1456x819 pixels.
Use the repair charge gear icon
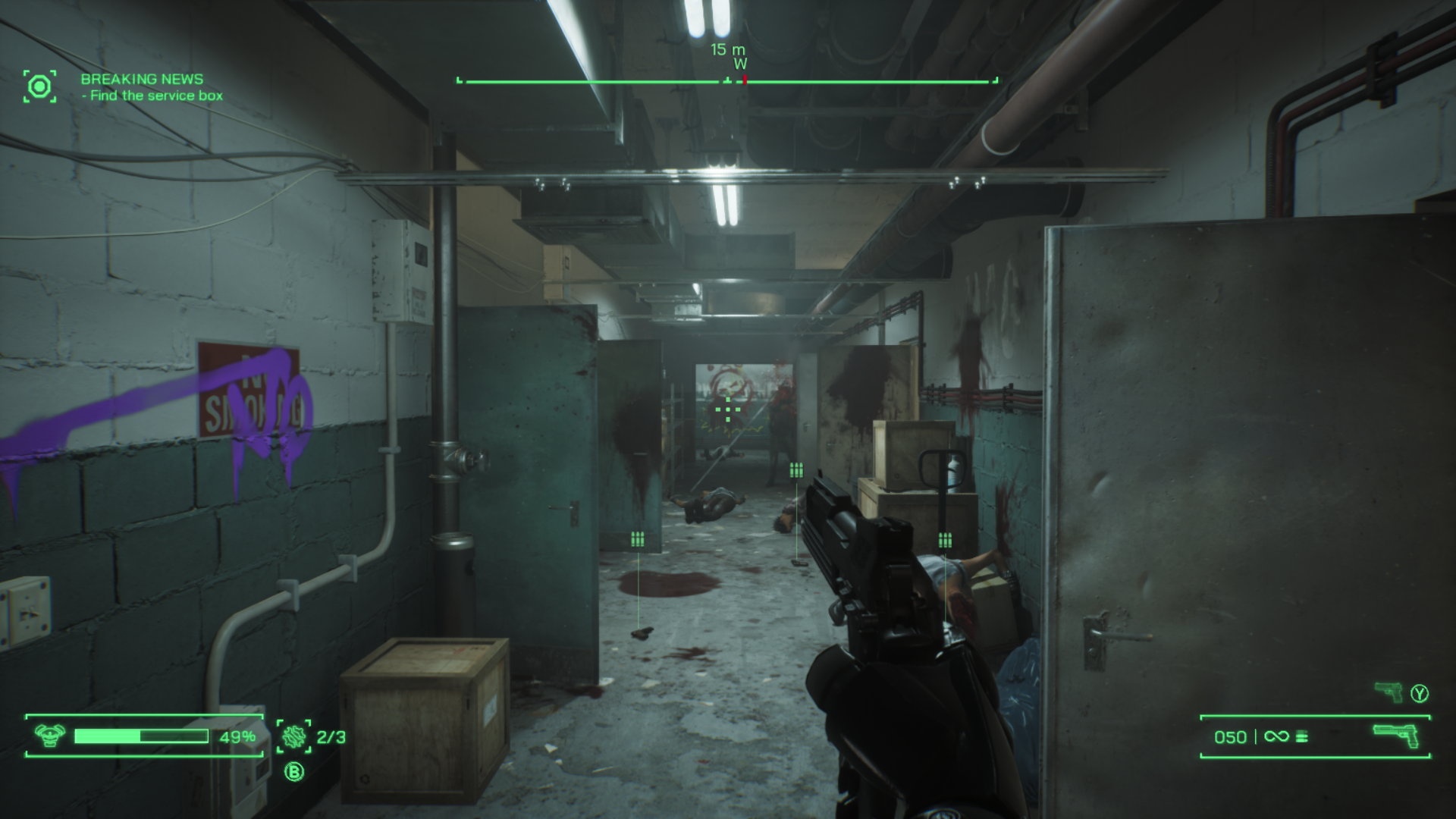pos(293,736)
